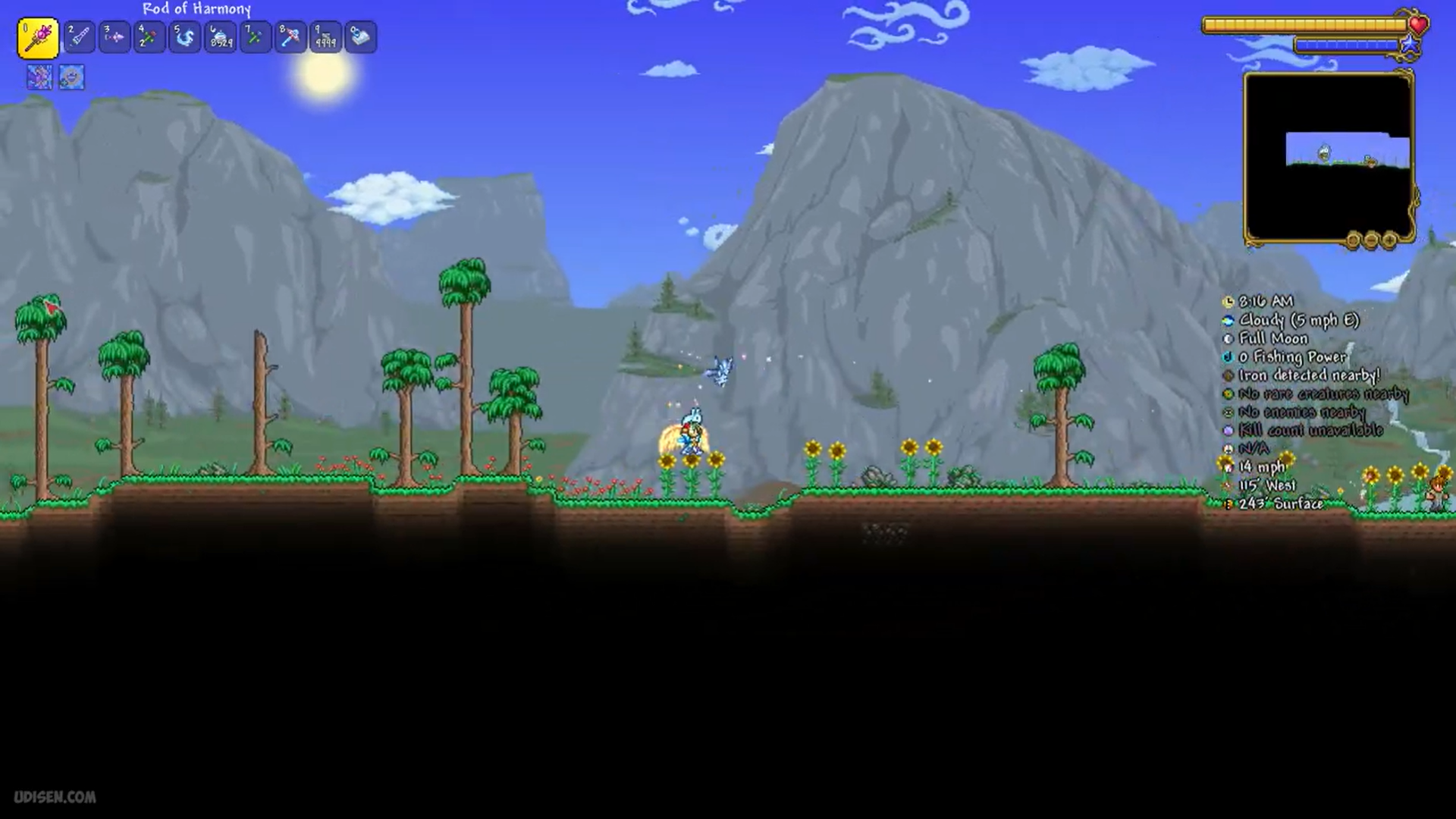Cancel the second buff icon below the hotbar
1456x819 pixels.
(71, 78)
